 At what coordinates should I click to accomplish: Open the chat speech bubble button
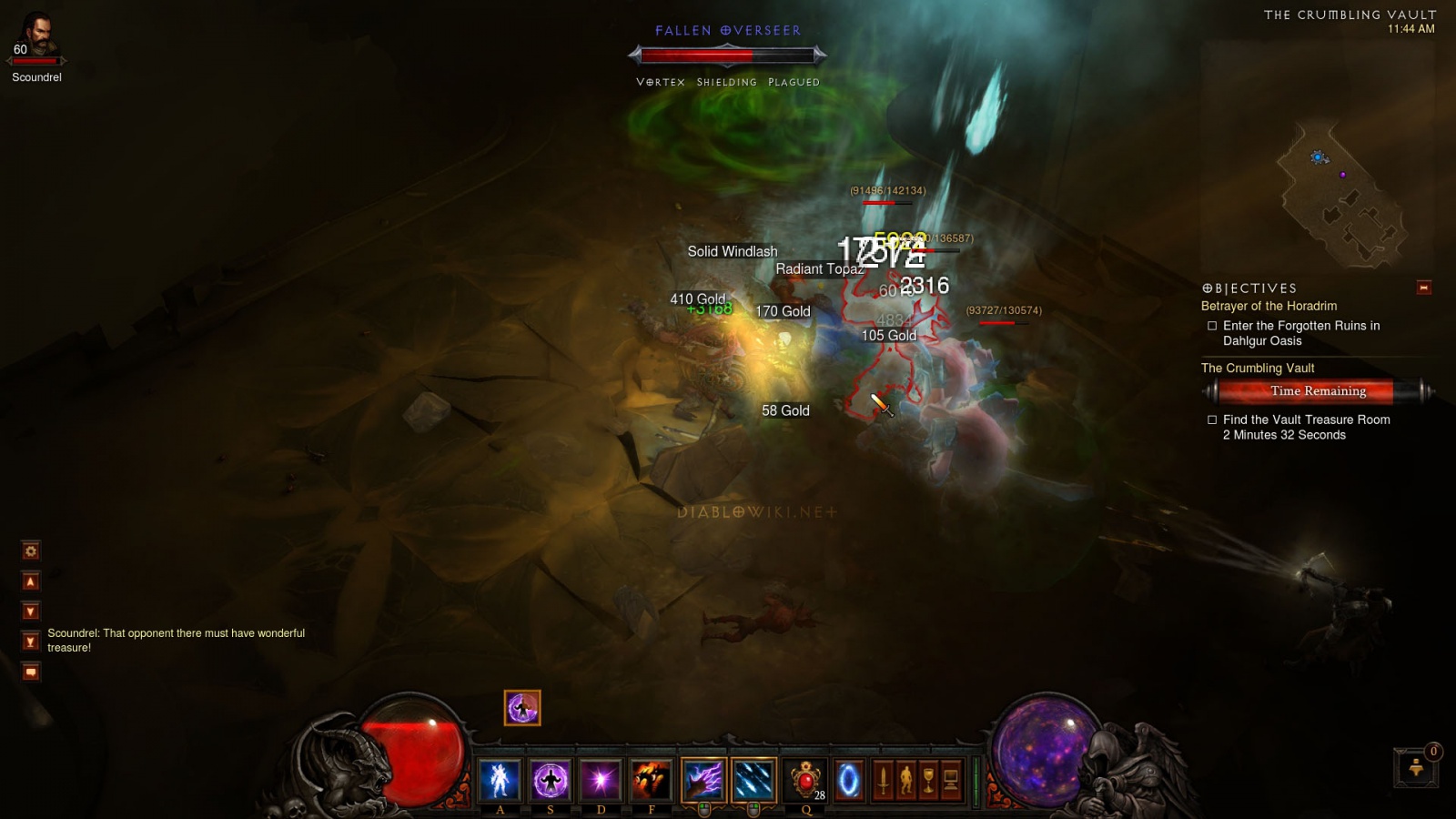31,672
